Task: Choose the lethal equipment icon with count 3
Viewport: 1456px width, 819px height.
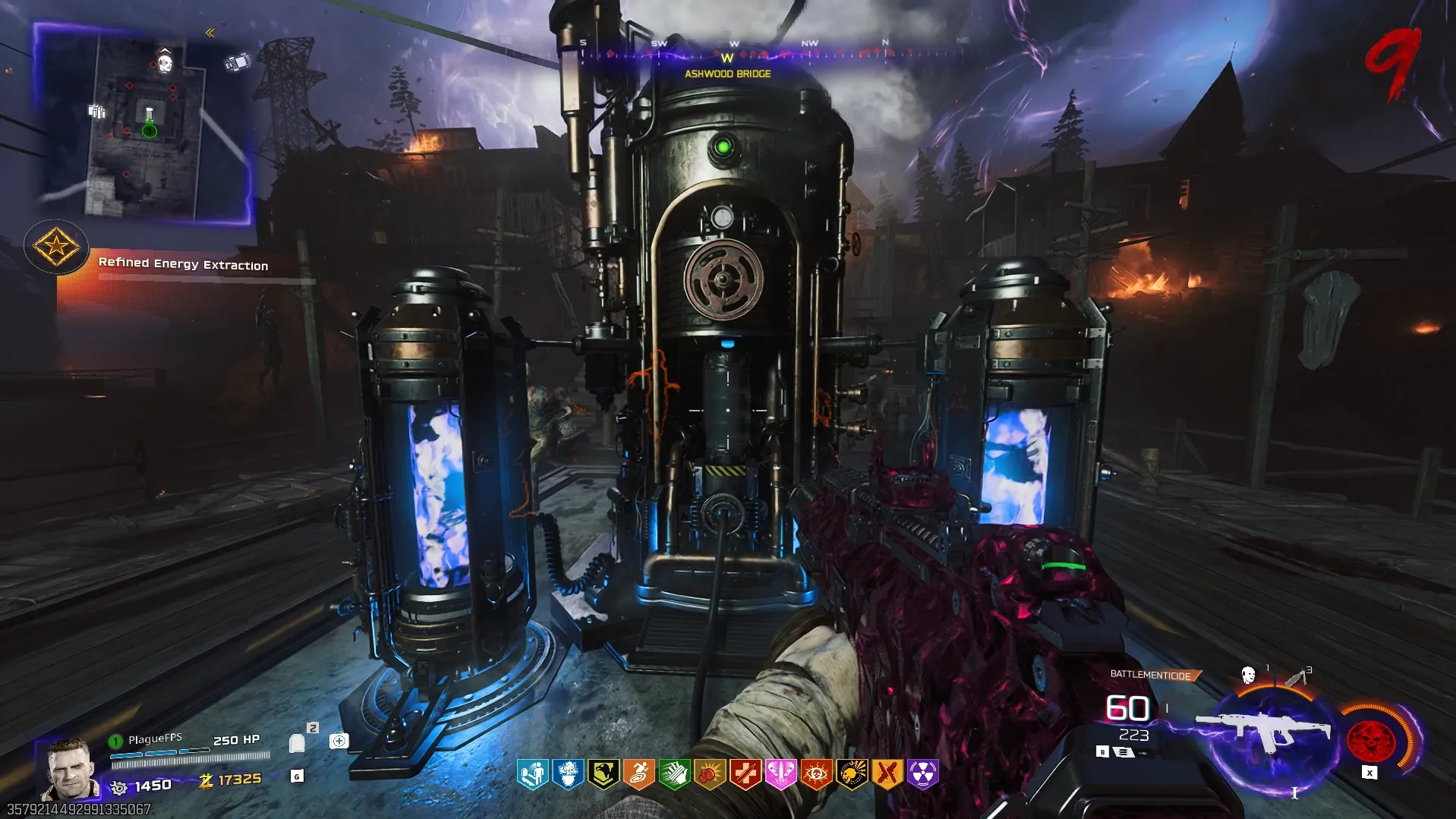Action: pyautogui.click(x=1297, y=676)
